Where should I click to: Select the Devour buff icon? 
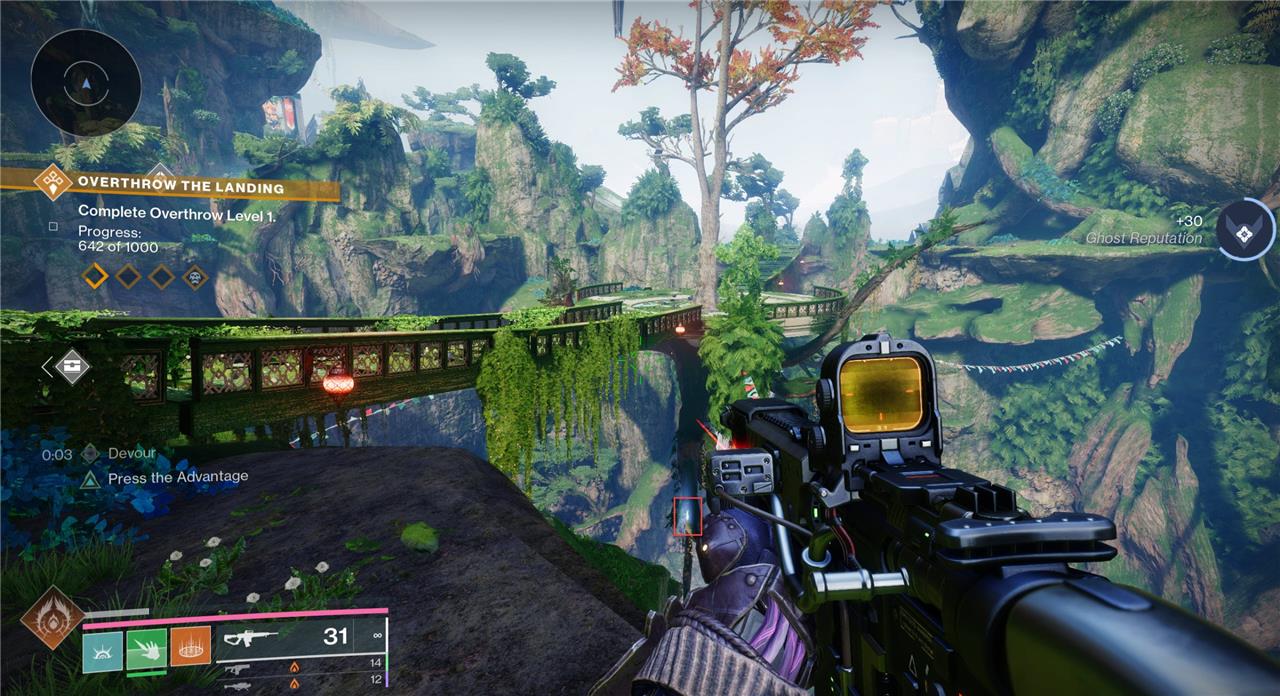coord(90,454)
